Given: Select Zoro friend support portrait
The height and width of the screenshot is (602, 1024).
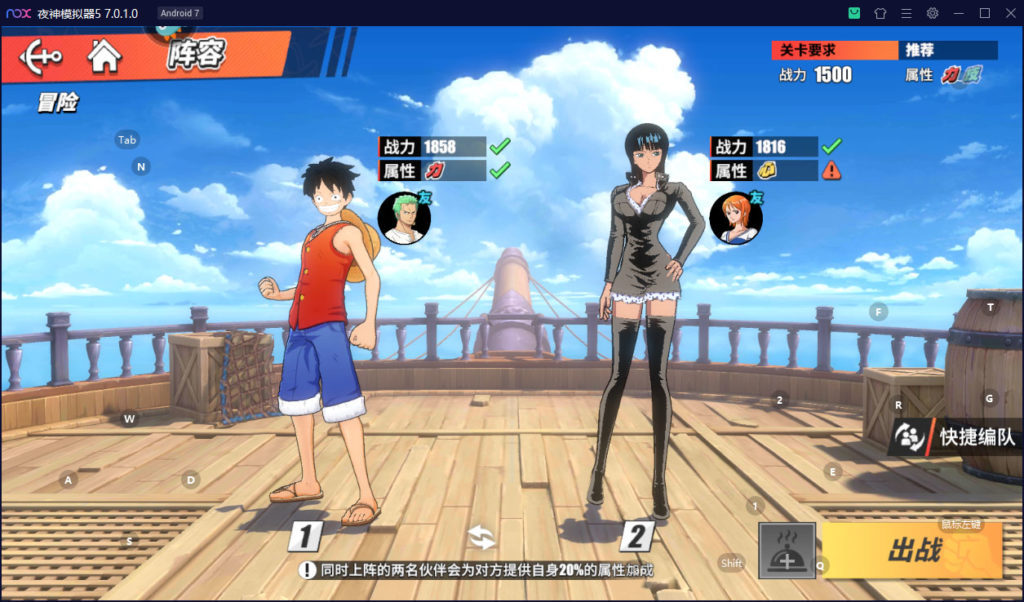Looking at the screenshot, I should point(404,217).
